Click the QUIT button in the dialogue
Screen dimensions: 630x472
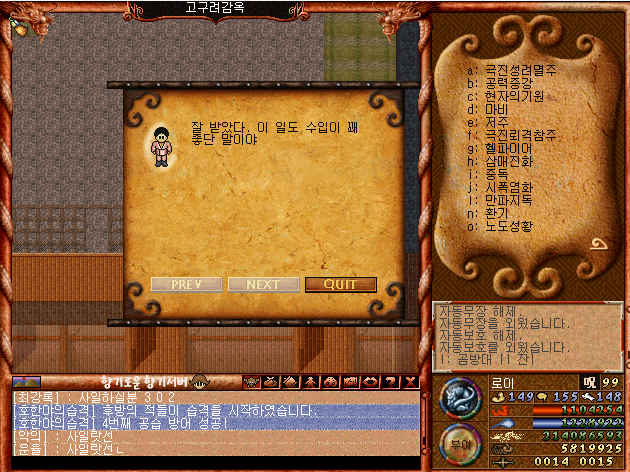pos(340,284)
